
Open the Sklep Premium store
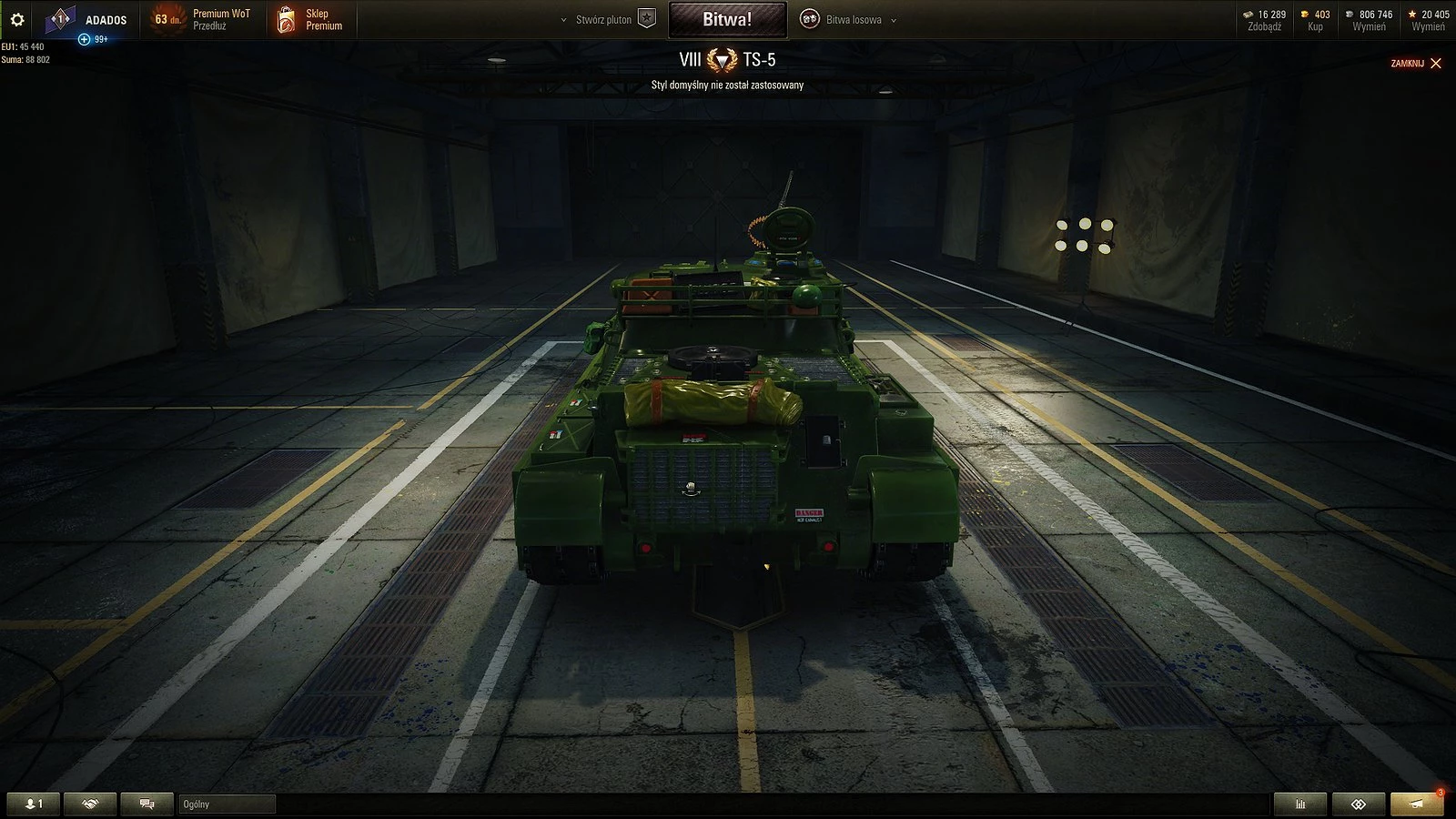tap(309, 19)
